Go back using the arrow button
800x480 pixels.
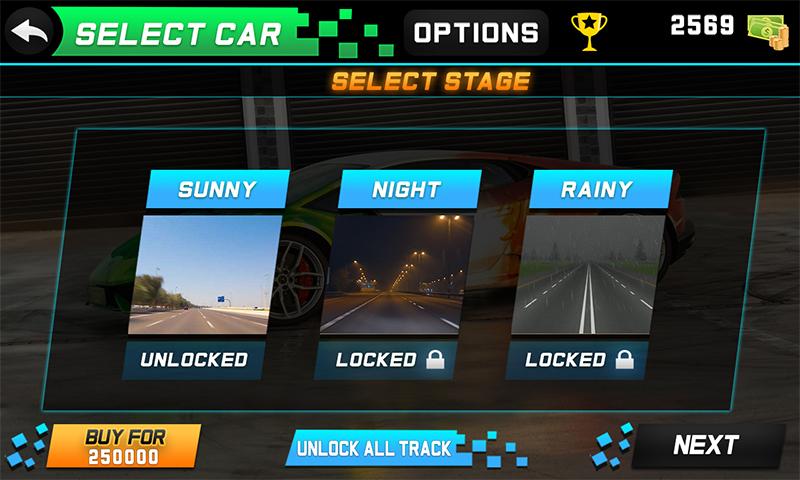(x=30, y=31)
